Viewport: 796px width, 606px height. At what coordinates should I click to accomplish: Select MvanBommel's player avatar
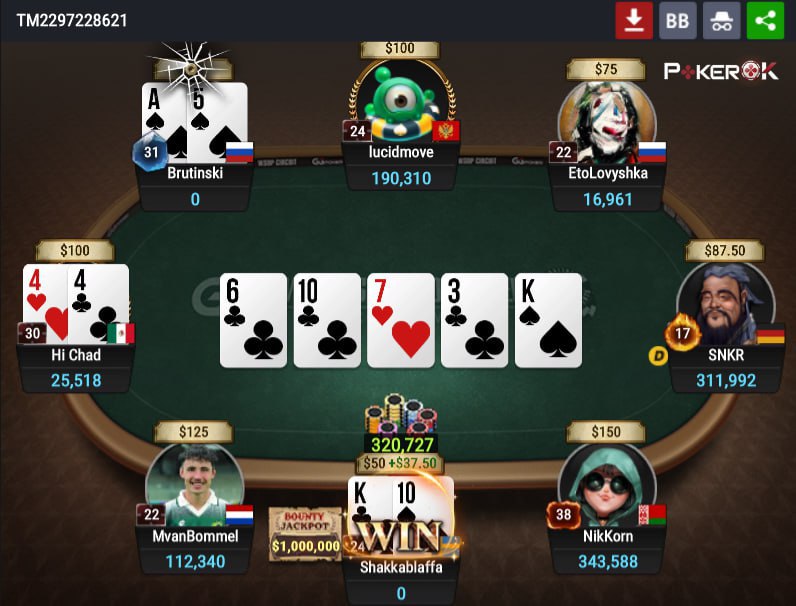[194, 484]
